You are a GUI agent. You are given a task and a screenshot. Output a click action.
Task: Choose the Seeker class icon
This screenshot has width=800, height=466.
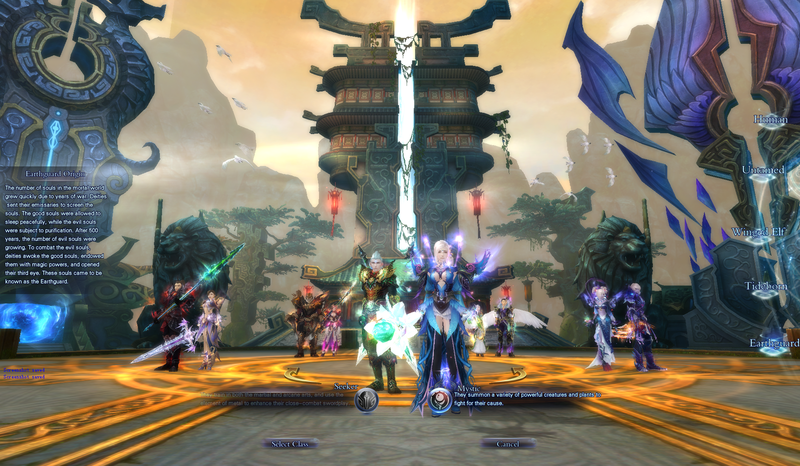point(366,400)
